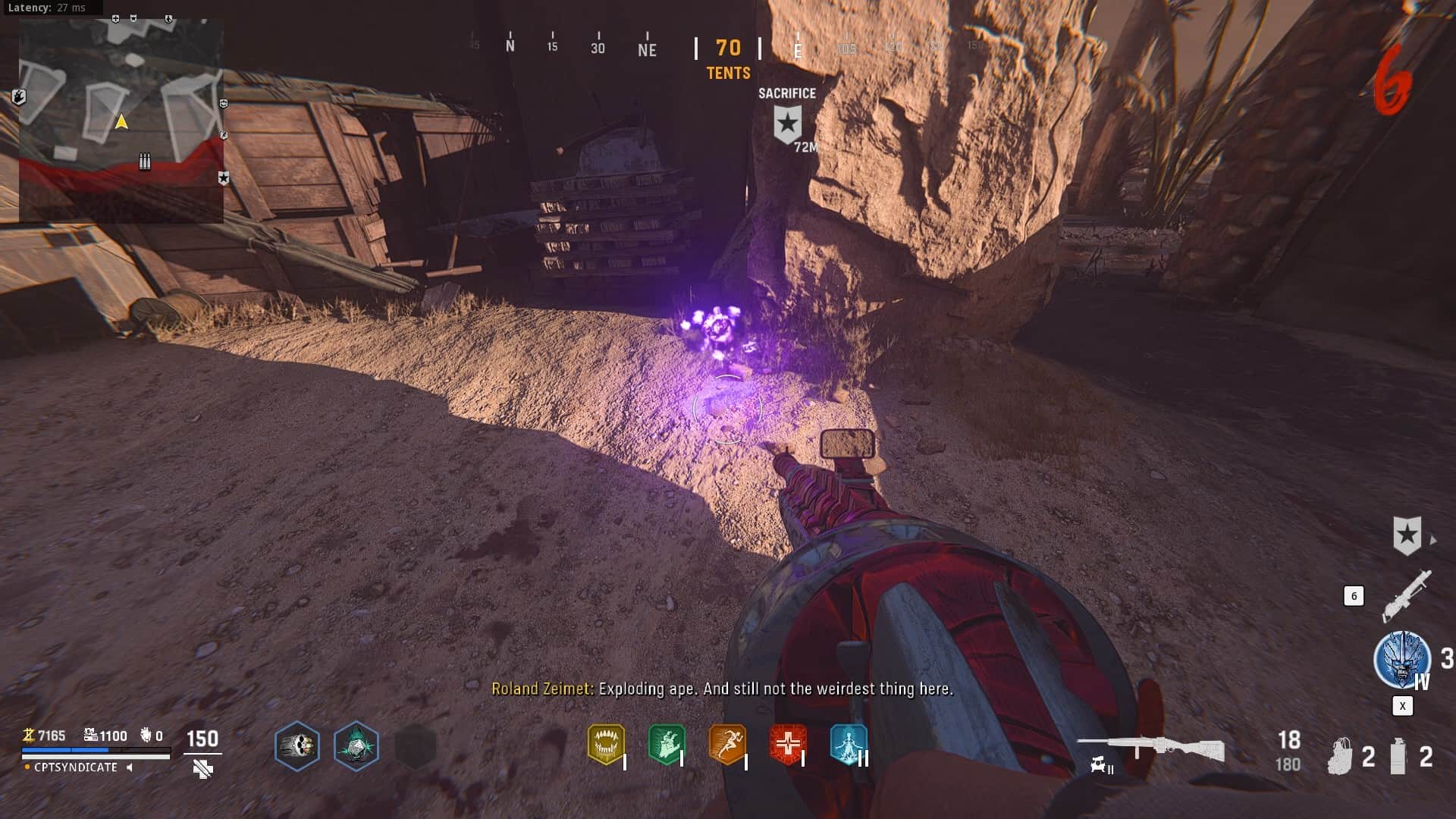
Task: Click the star shield objective icon
Action: [x=1407, y=535]
